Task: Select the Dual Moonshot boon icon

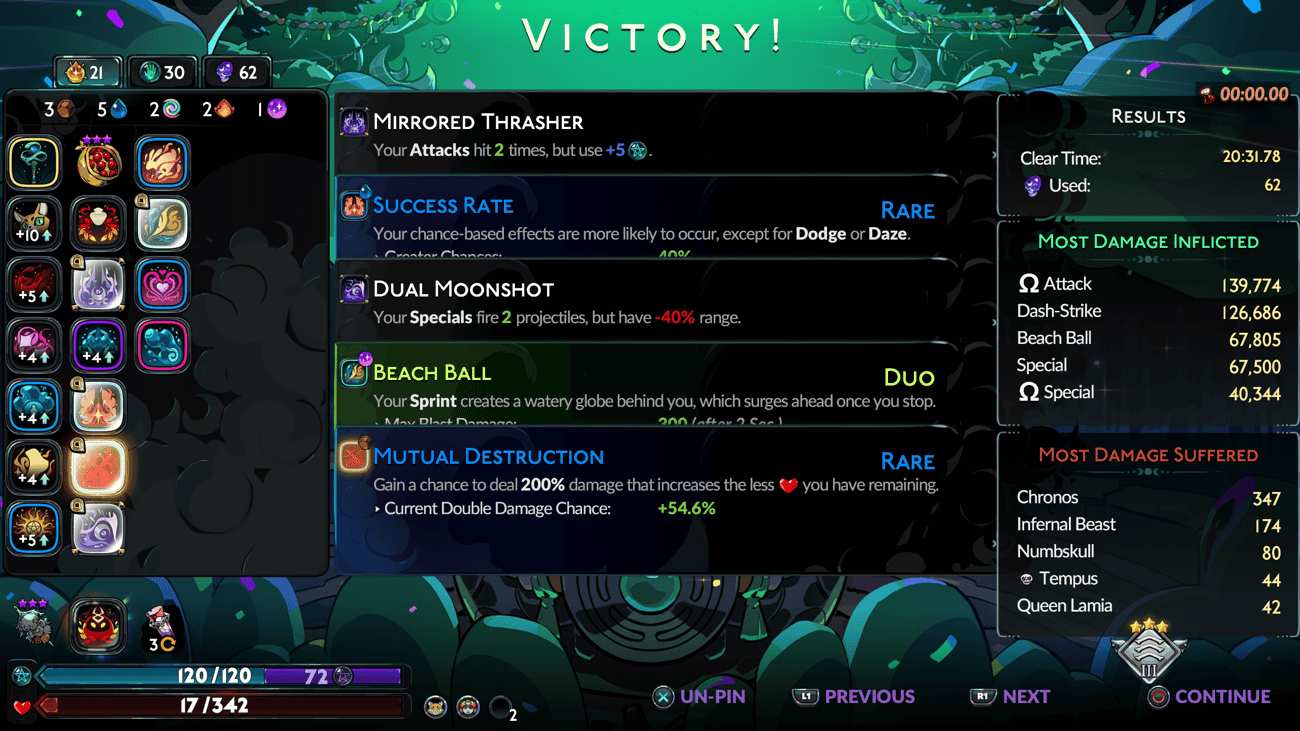Action: (354, 290)
